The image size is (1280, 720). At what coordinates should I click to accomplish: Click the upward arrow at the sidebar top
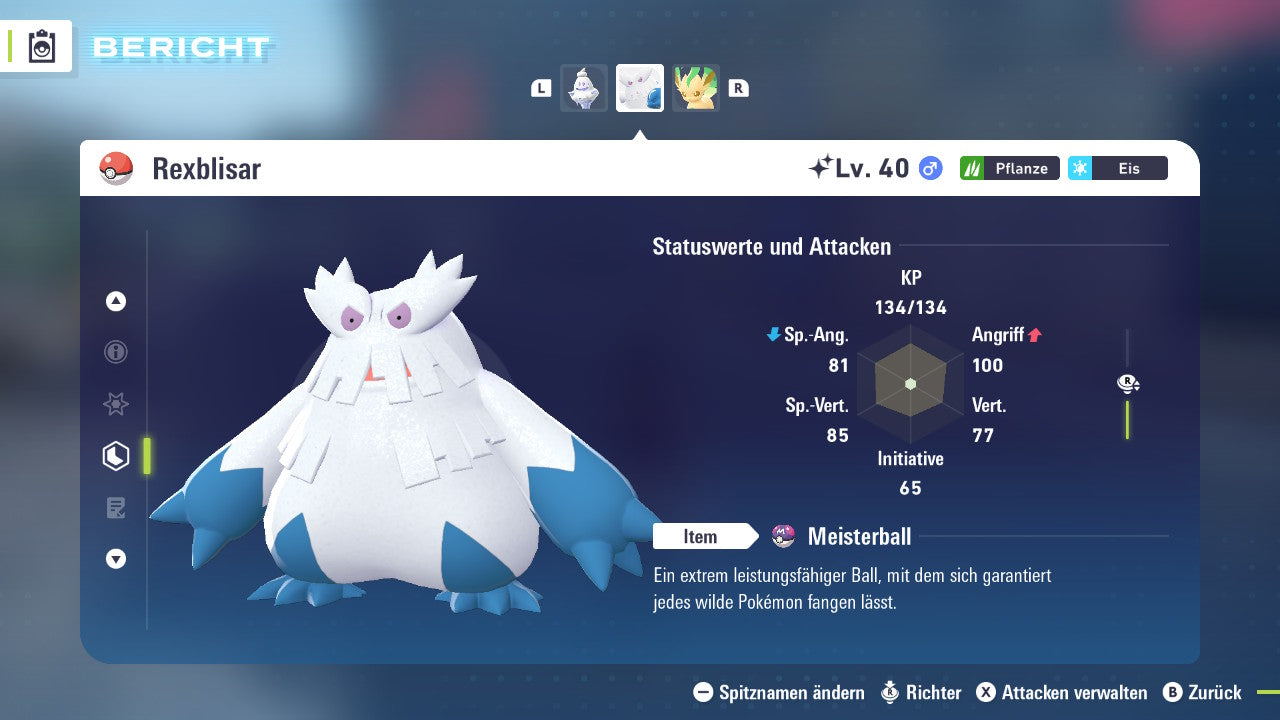[115, 300]
